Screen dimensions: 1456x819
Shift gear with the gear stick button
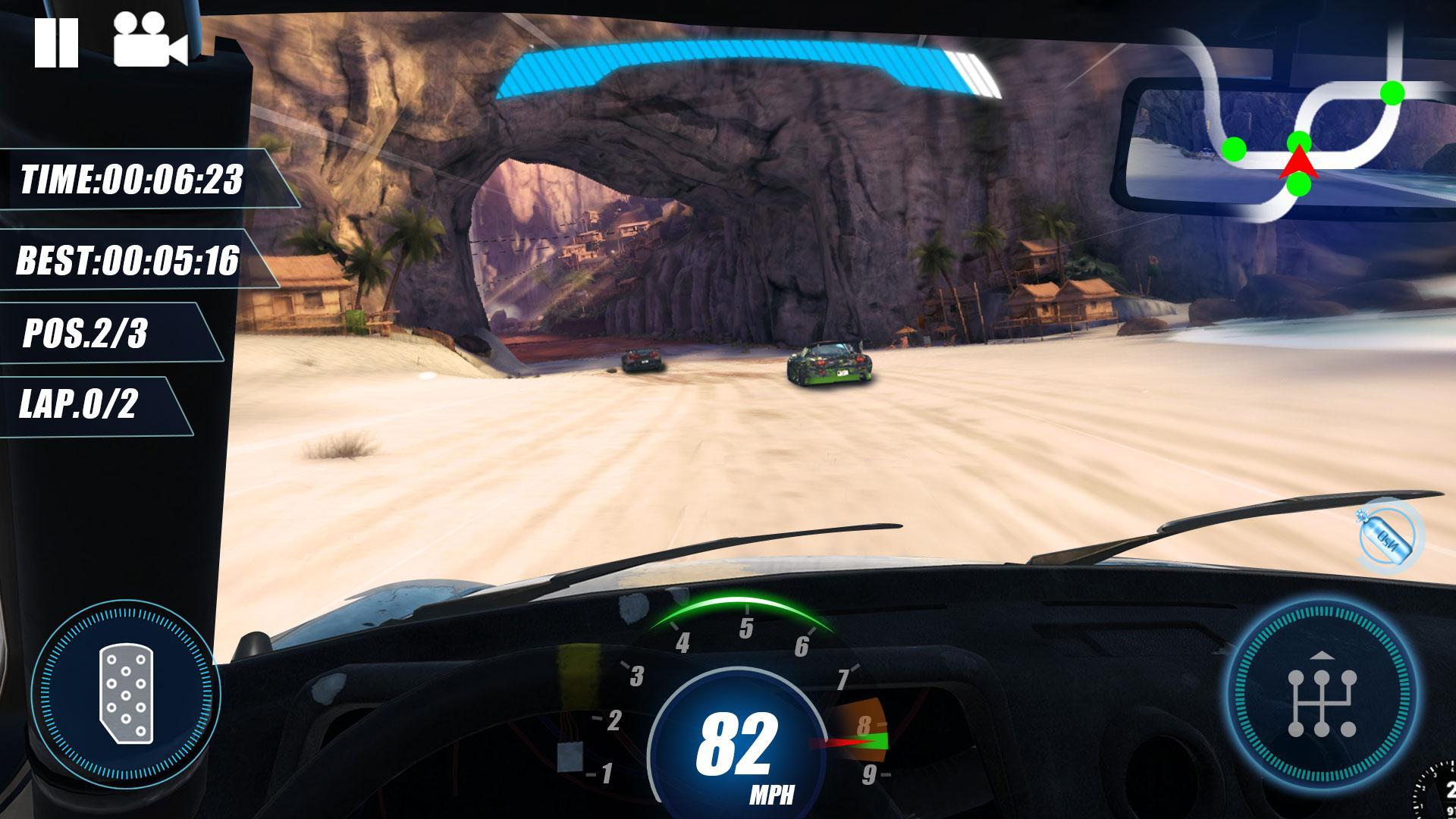pyautogui.click(x=1321, y=695)
